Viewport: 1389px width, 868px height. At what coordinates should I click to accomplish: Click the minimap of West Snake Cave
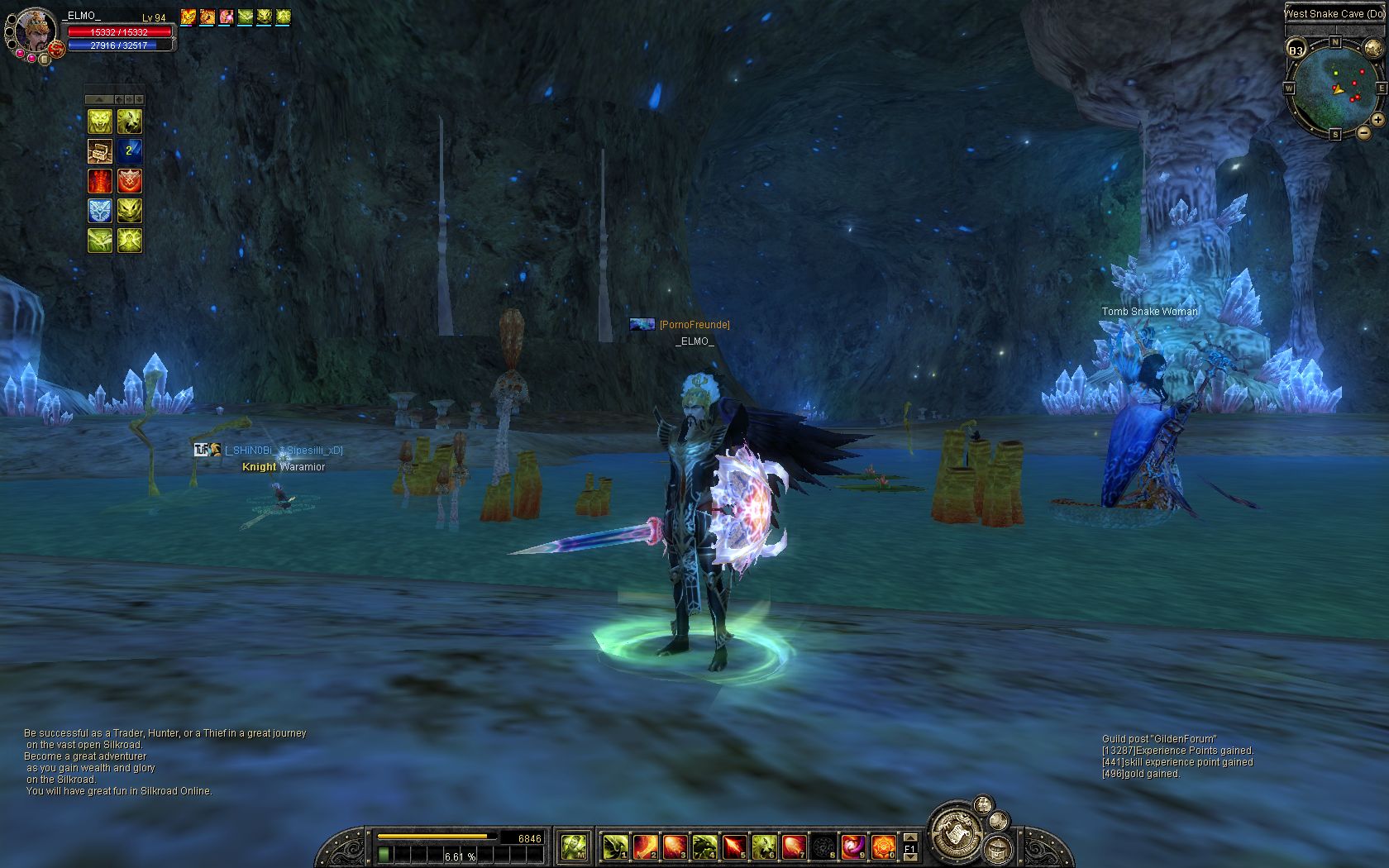pos(1334,88)
